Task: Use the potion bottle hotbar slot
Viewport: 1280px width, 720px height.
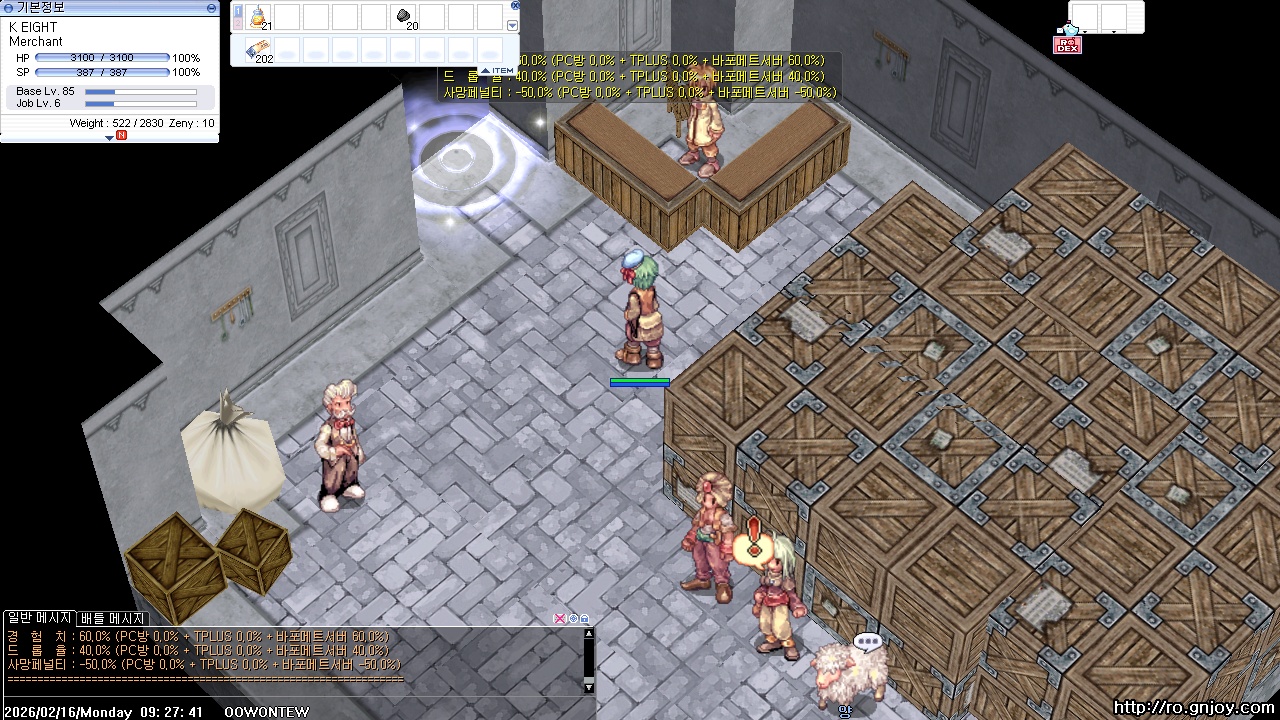Action: tap(259, 17)
